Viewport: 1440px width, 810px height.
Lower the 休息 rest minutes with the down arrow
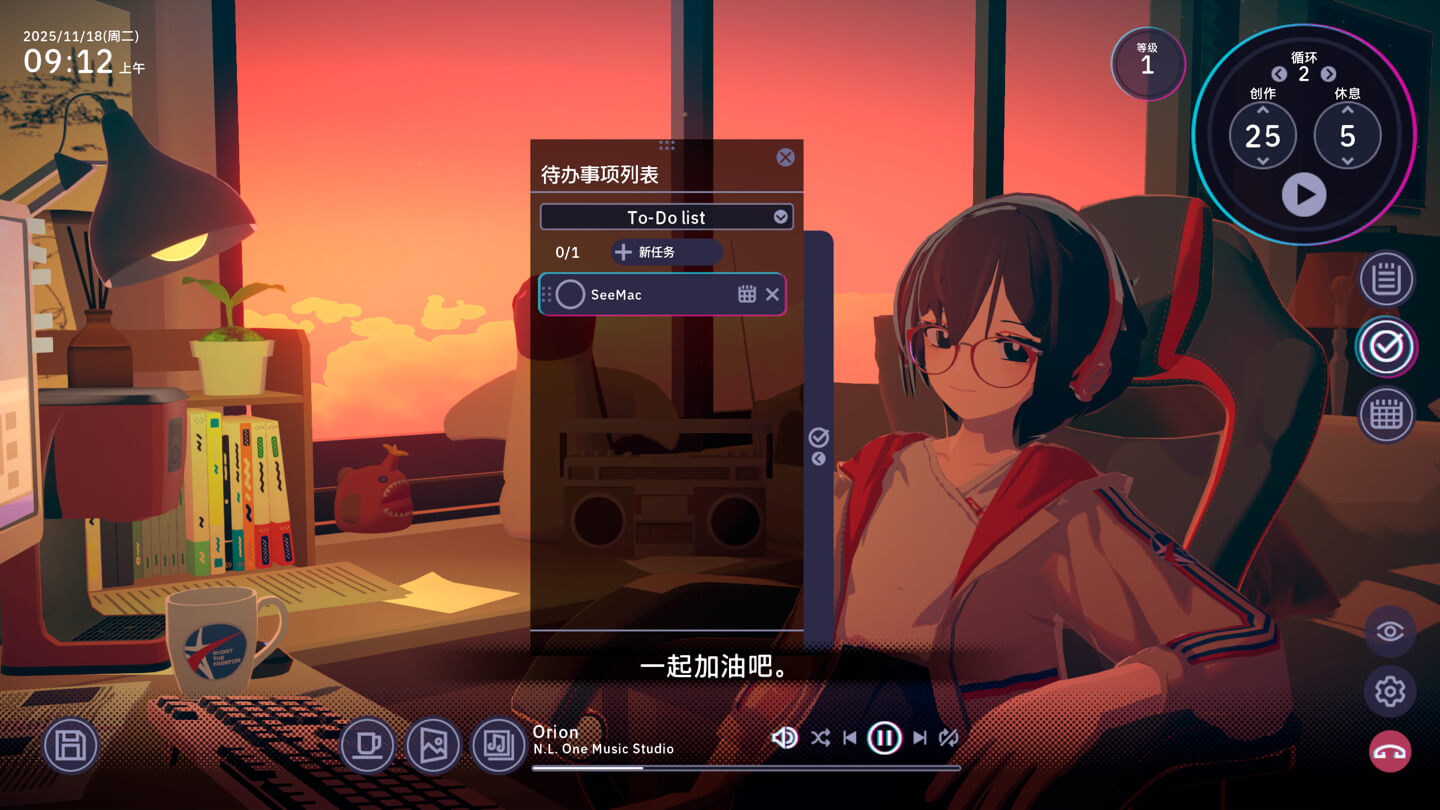point(1347,161)
